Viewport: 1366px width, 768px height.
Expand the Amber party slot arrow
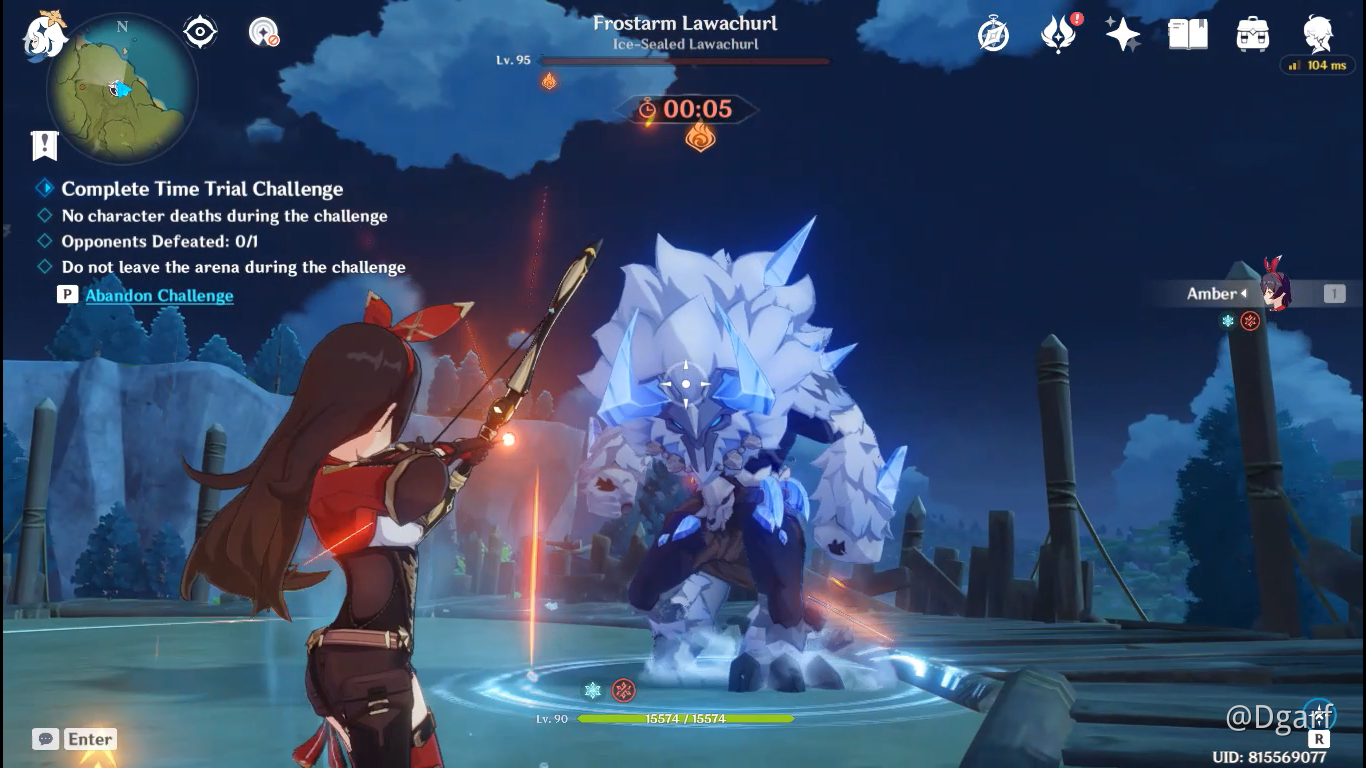point(1243,293)
